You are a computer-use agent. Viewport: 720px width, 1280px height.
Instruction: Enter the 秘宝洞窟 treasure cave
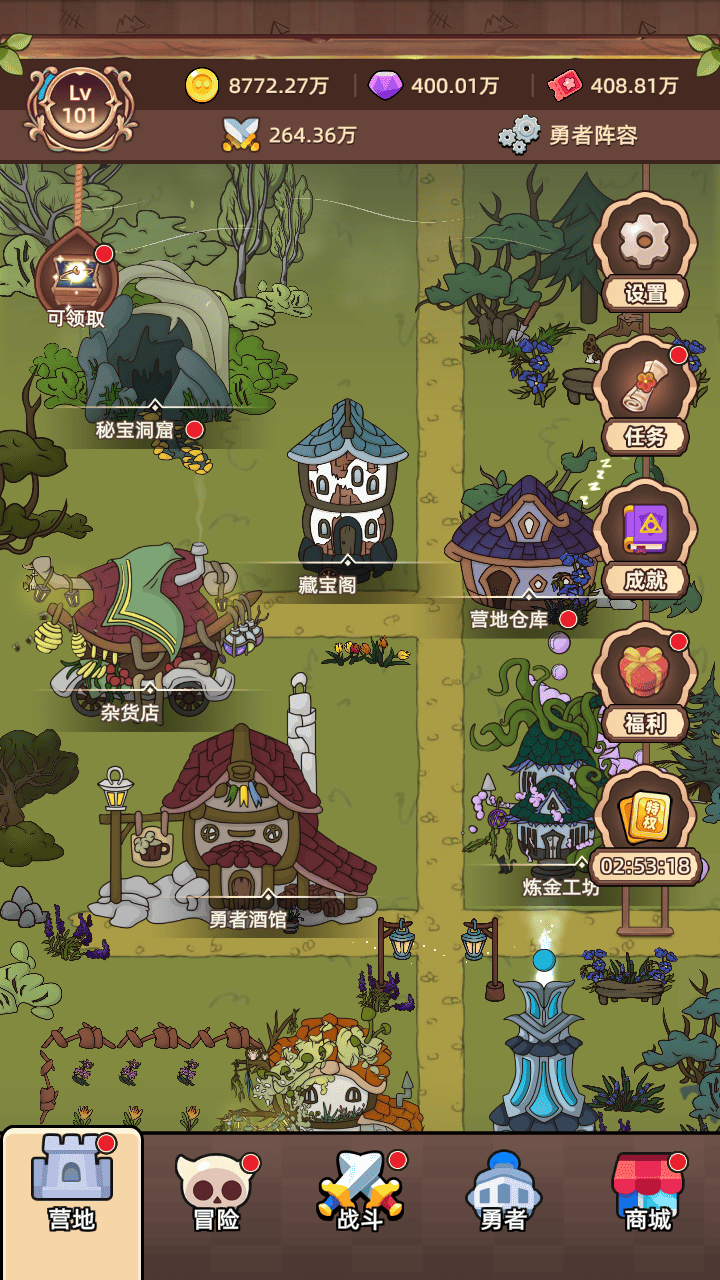(150, 360)
